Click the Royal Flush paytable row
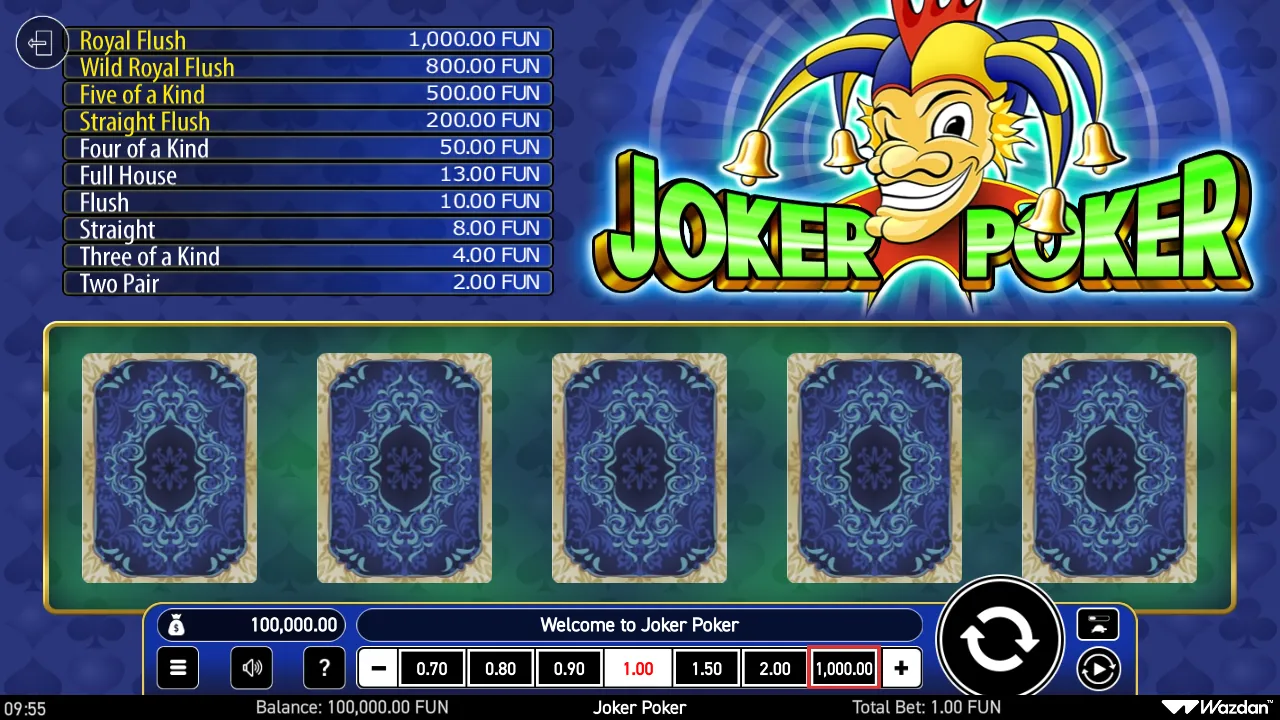 click(307, 40)
